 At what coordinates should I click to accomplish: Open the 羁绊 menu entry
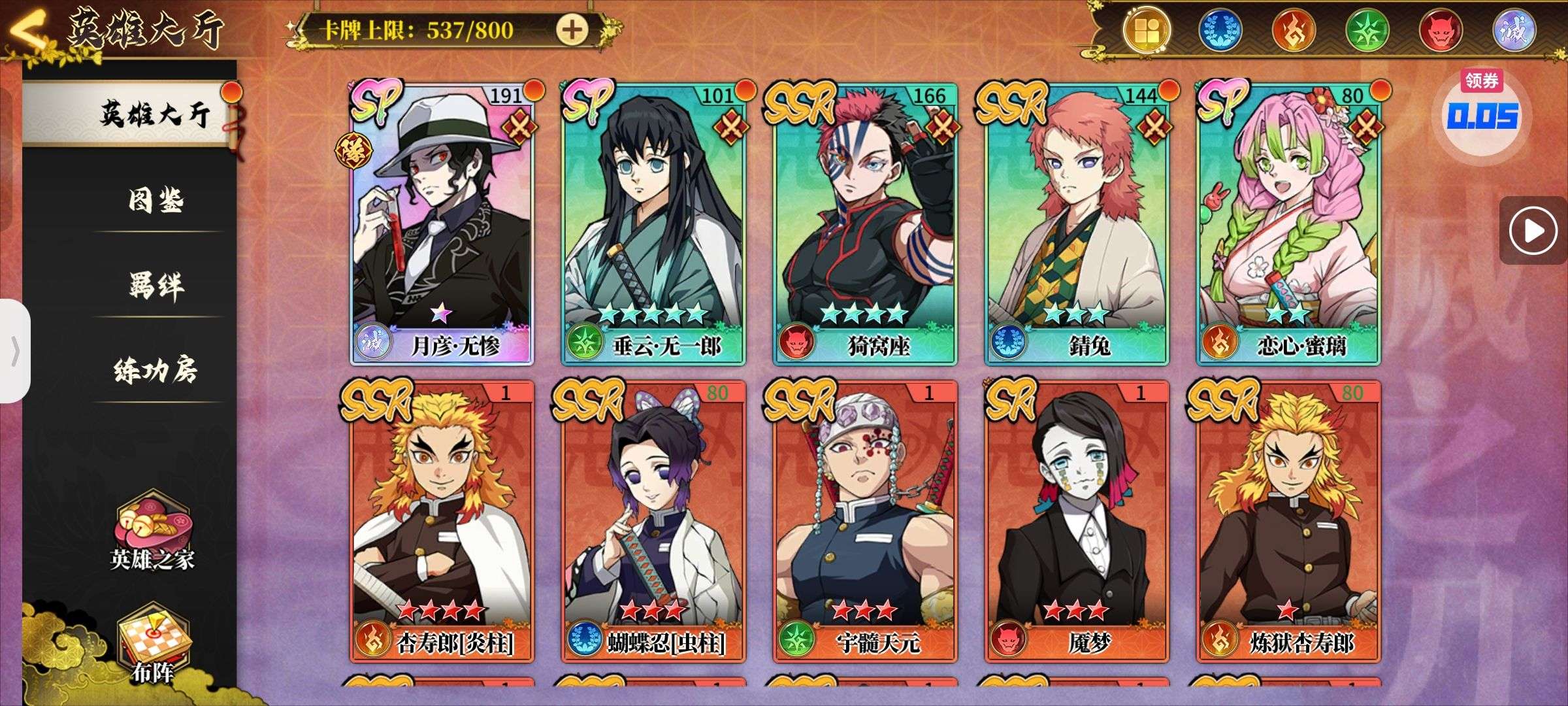click(155, 285)
